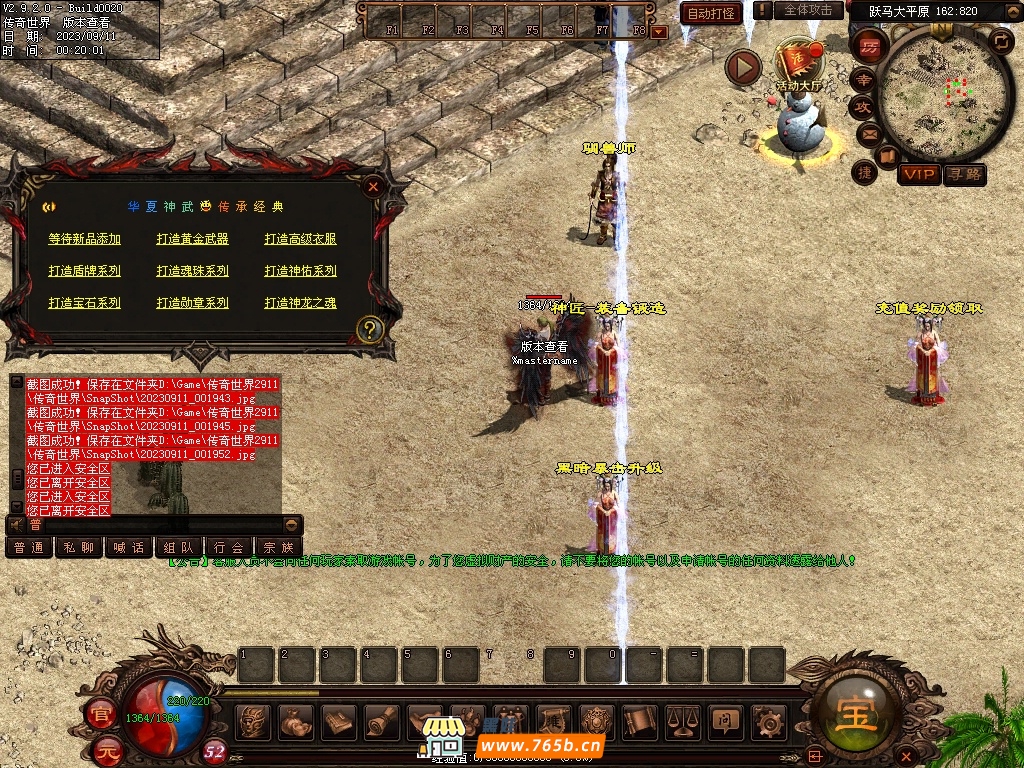Switch chat to the 行会 guild channel

tap(229, 547)
